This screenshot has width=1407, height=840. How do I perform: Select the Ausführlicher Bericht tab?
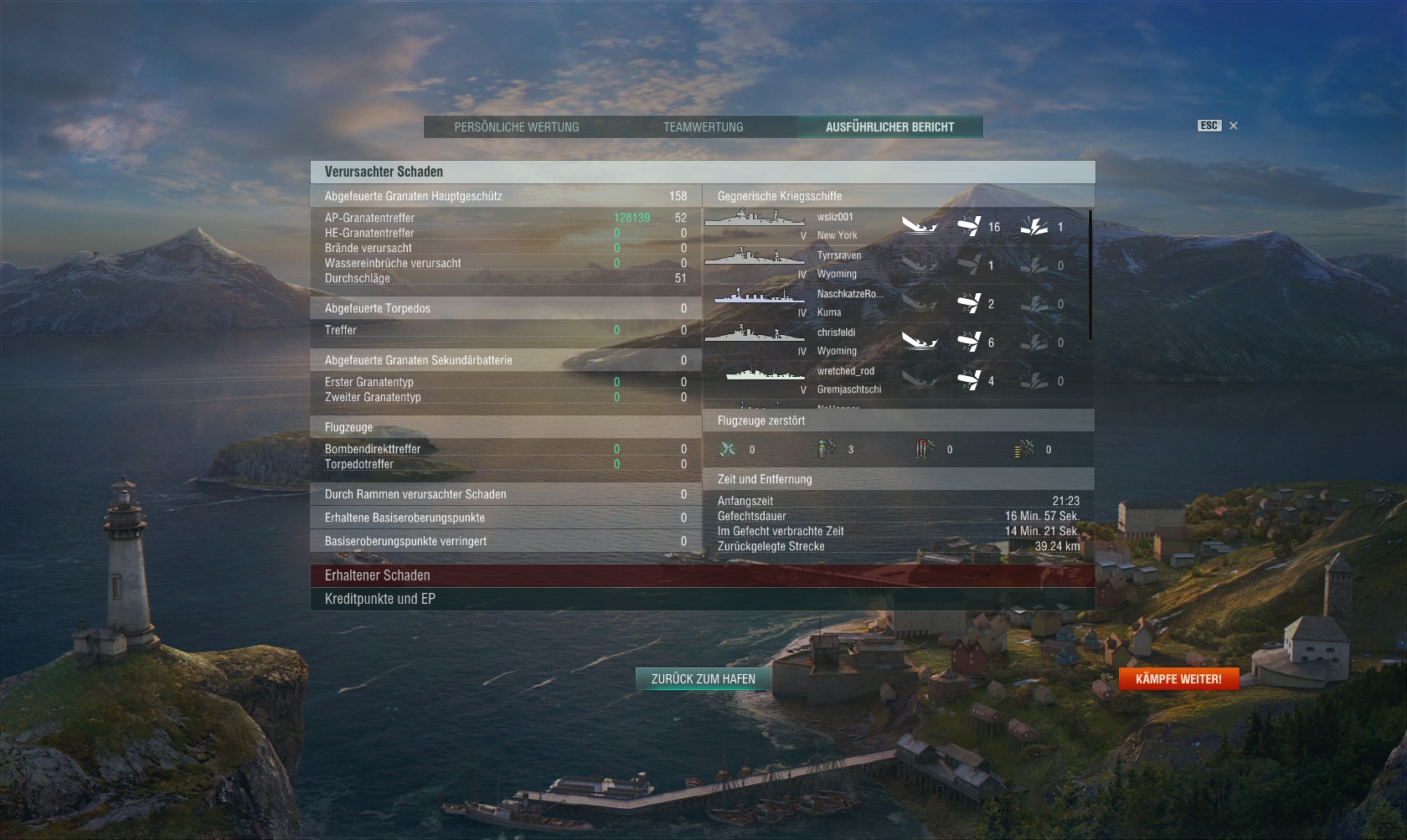point(889,127)
